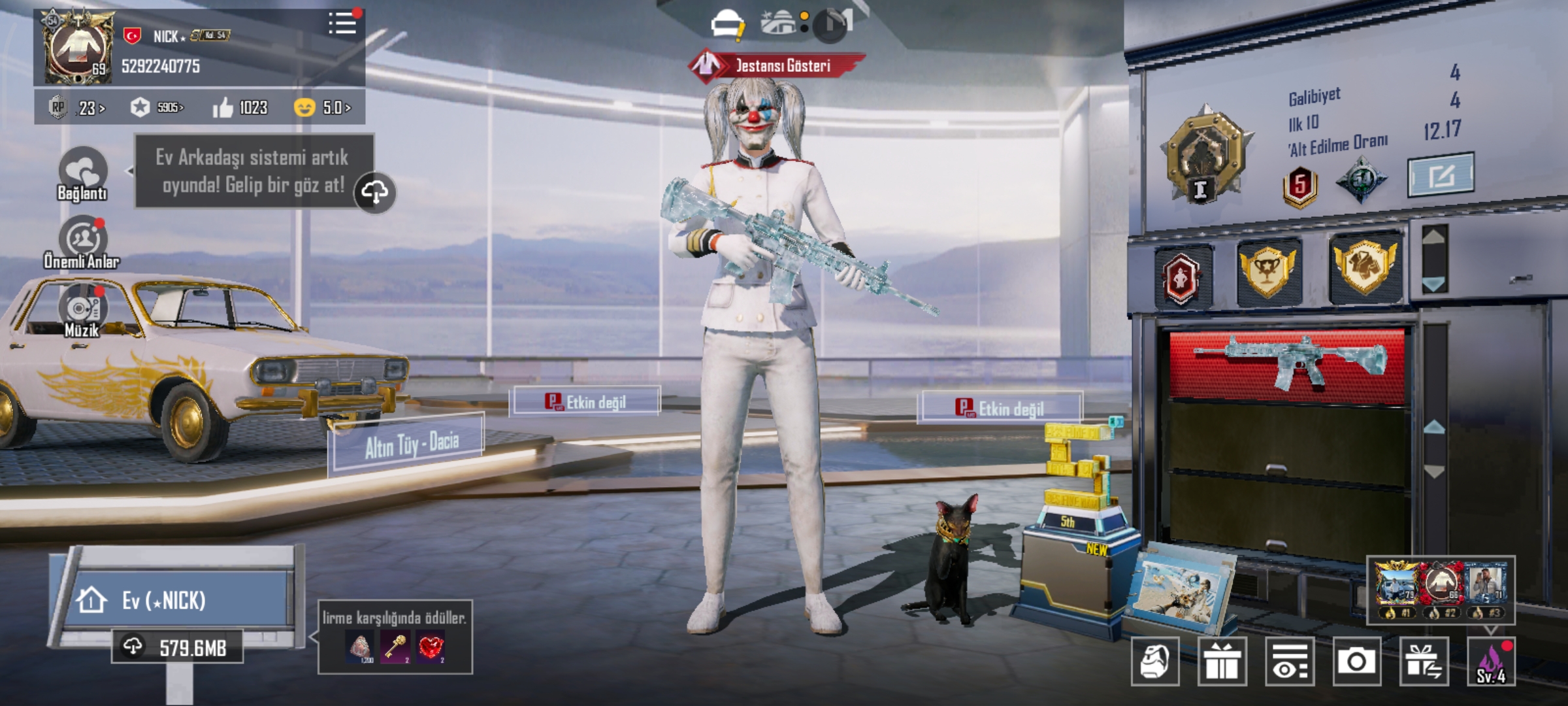Open the Sv.4 popularity flame icon
The height and width of the screenshot is (706, 1568).
[1491, 662]
